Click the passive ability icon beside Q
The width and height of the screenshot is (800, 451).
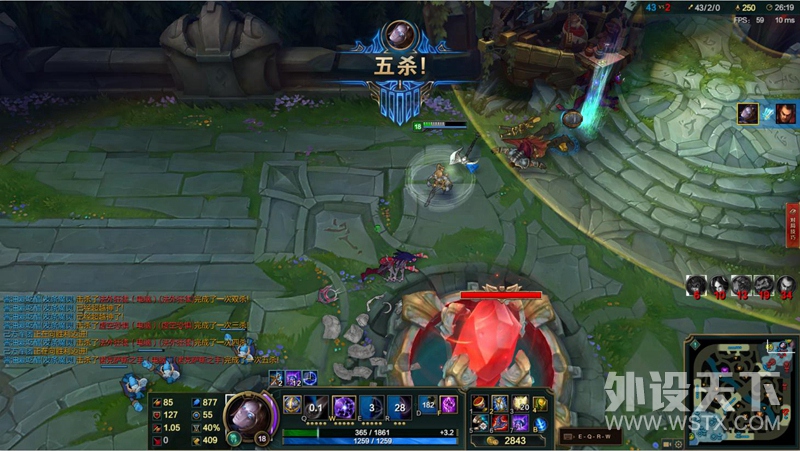coord(292,404)
